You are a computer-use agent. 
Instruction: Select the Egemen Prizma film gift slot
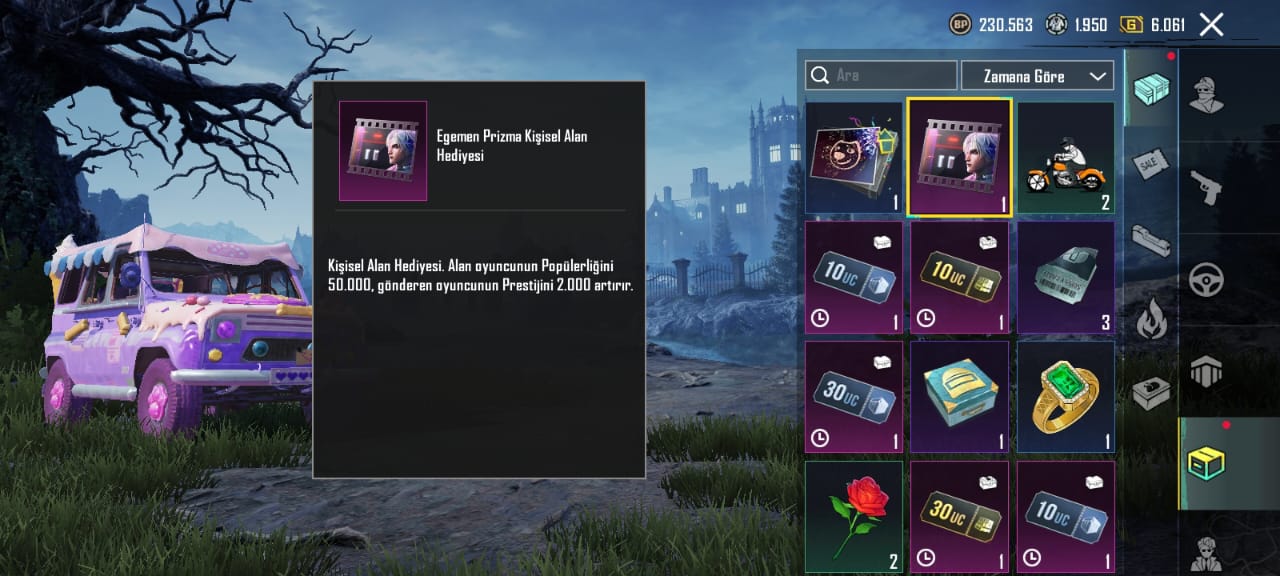[x=960, y=158]
